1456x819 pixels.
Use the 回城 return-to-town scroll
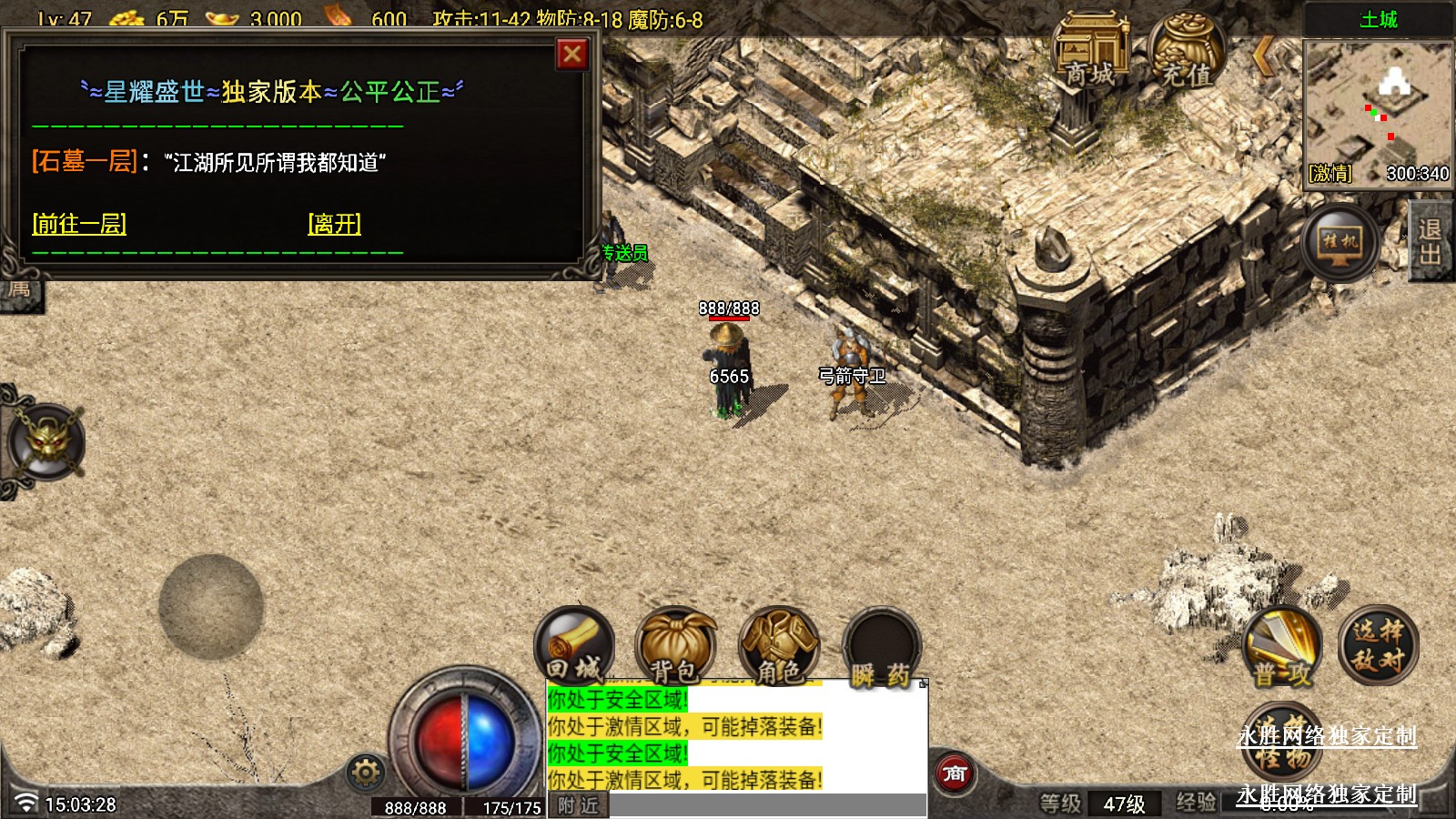(574, 646)
